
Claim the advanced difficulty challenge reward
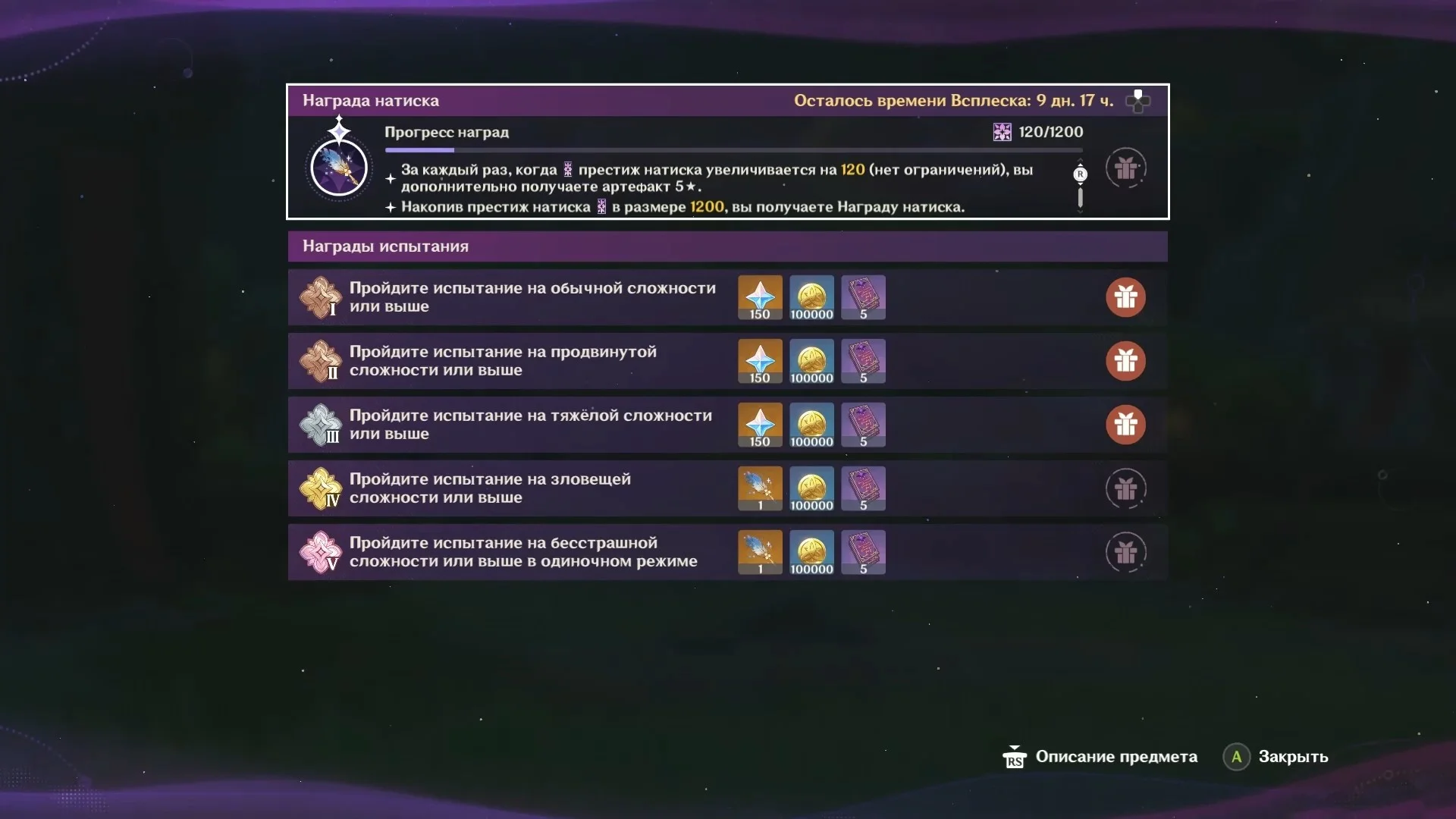(x=1125, y=361)
